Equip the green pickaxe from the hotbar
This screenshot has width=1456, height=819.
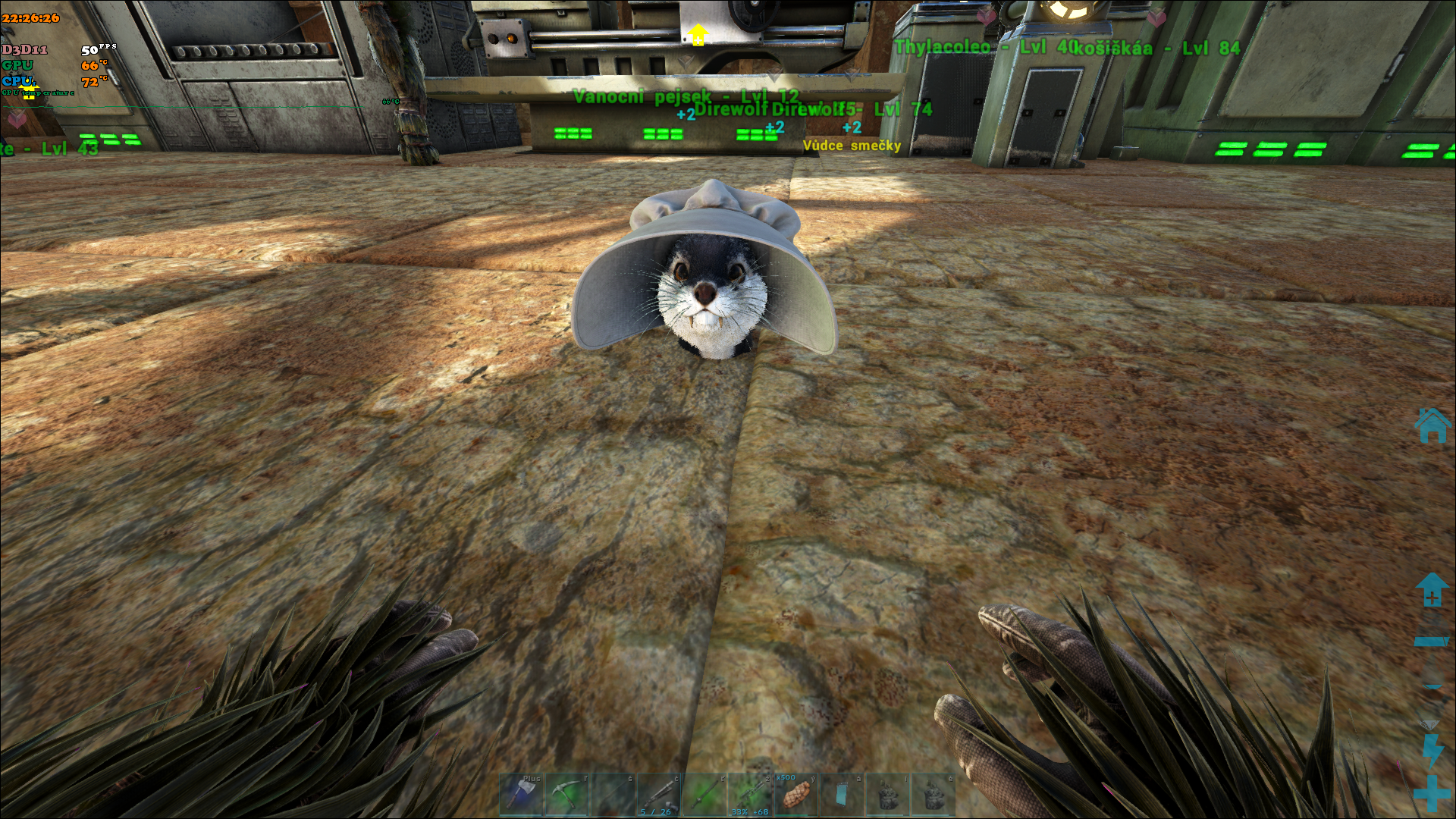pos(566,795)
